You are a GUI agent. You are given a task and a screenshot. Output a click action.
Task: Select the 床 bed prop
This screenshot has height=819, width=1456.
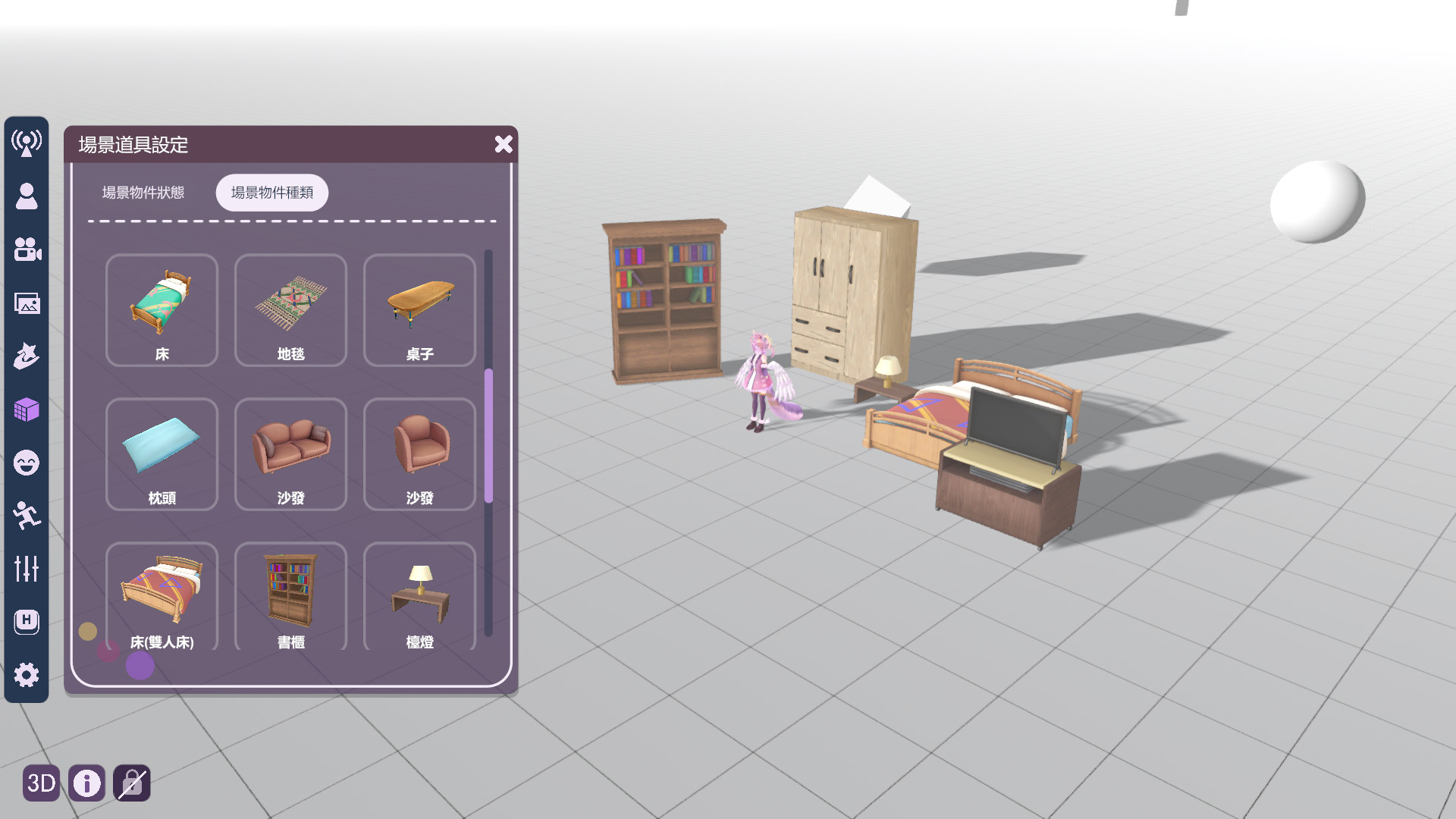pos(162,310)
